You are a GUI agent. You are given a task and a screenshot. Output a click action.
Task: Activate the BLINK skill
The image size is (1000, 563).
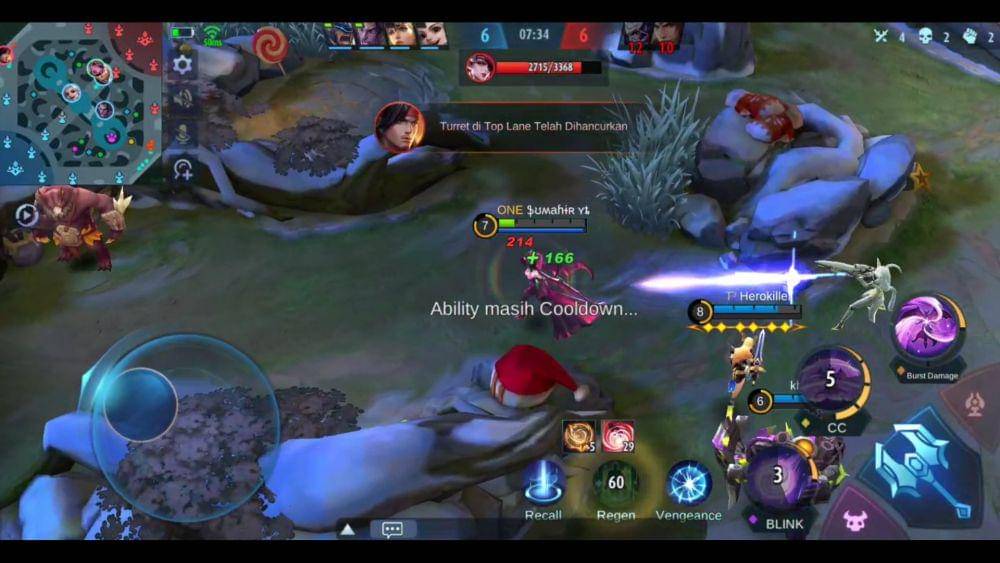[x=779, y=477]
